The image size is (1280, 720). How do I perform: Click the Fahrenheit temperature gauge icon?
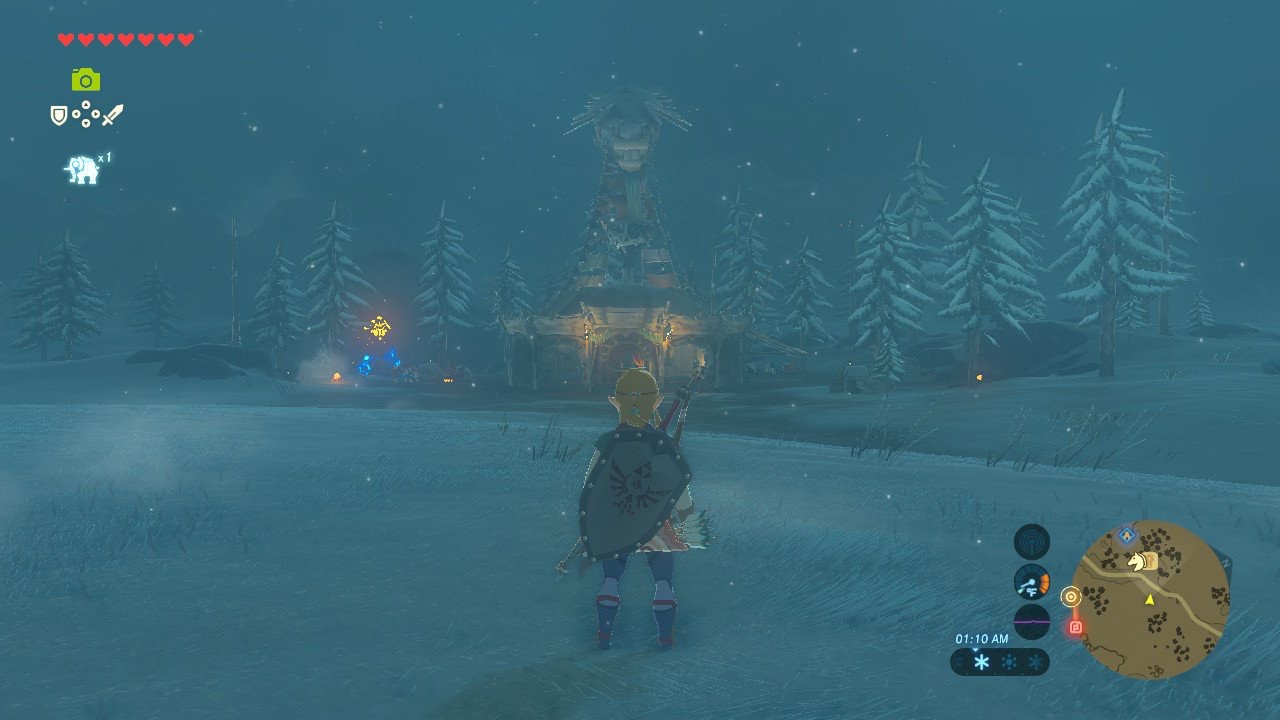[x=1032, y=580]
